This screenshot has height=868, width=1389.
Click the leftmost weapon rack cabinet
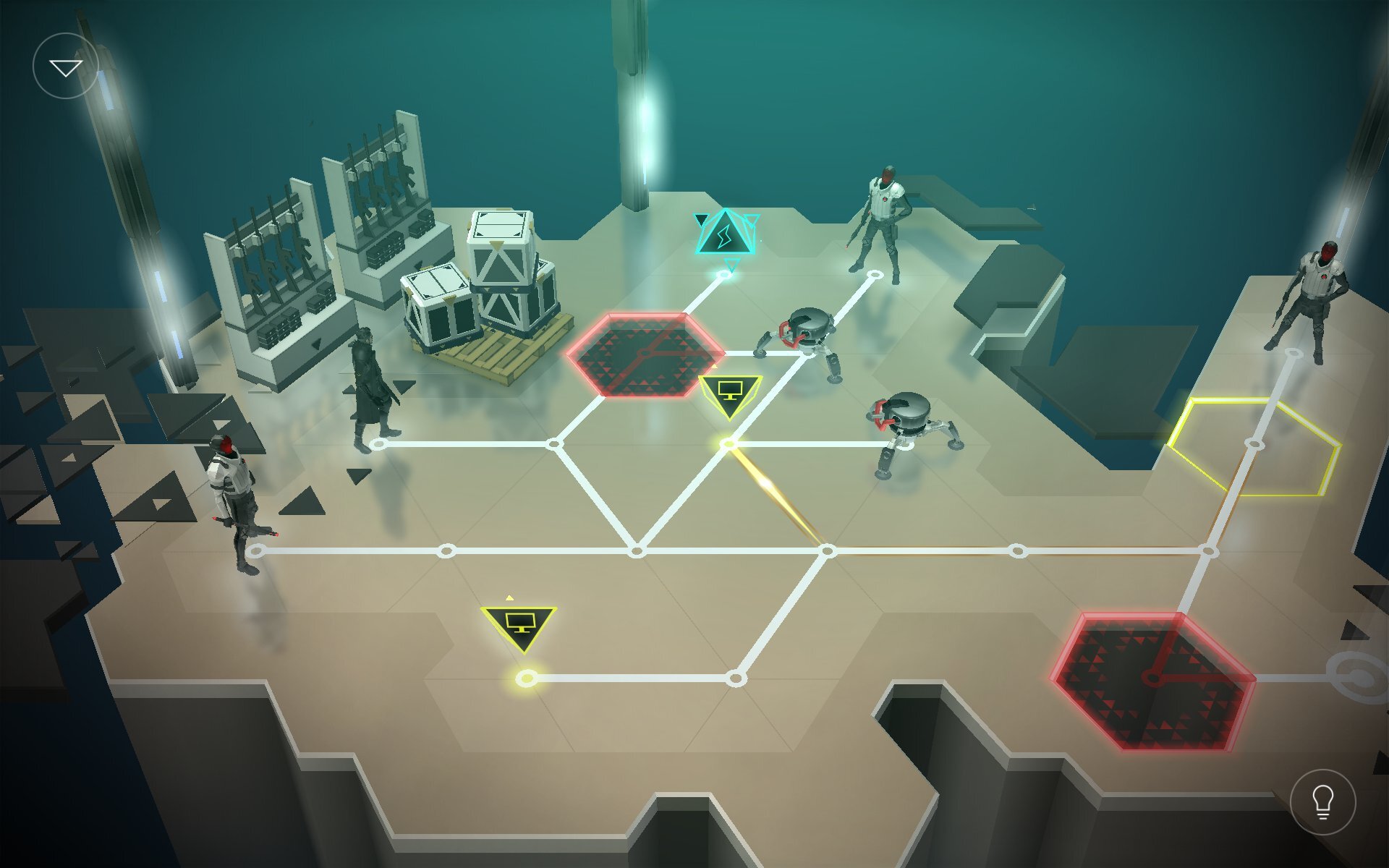[275, 260]
